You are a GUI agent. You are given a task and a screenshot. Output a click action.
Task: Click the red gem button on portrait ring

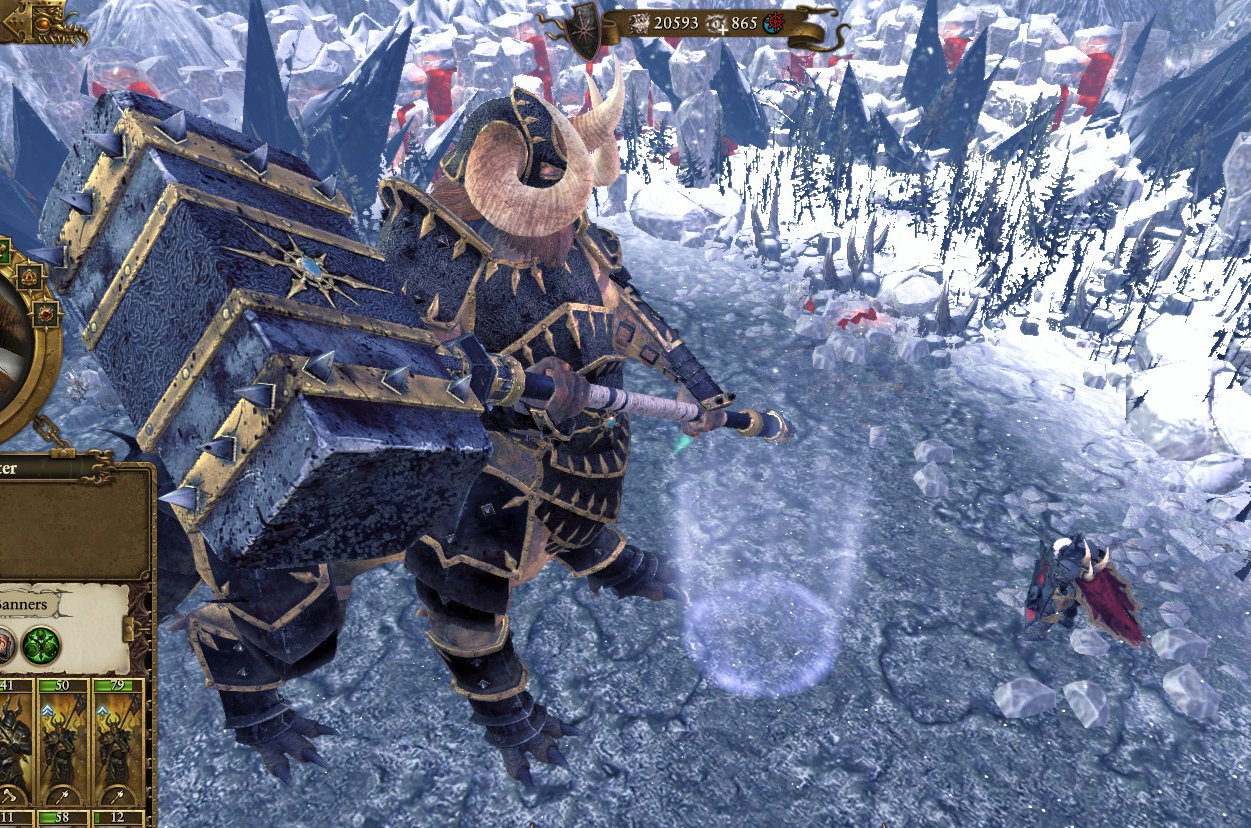43,313
